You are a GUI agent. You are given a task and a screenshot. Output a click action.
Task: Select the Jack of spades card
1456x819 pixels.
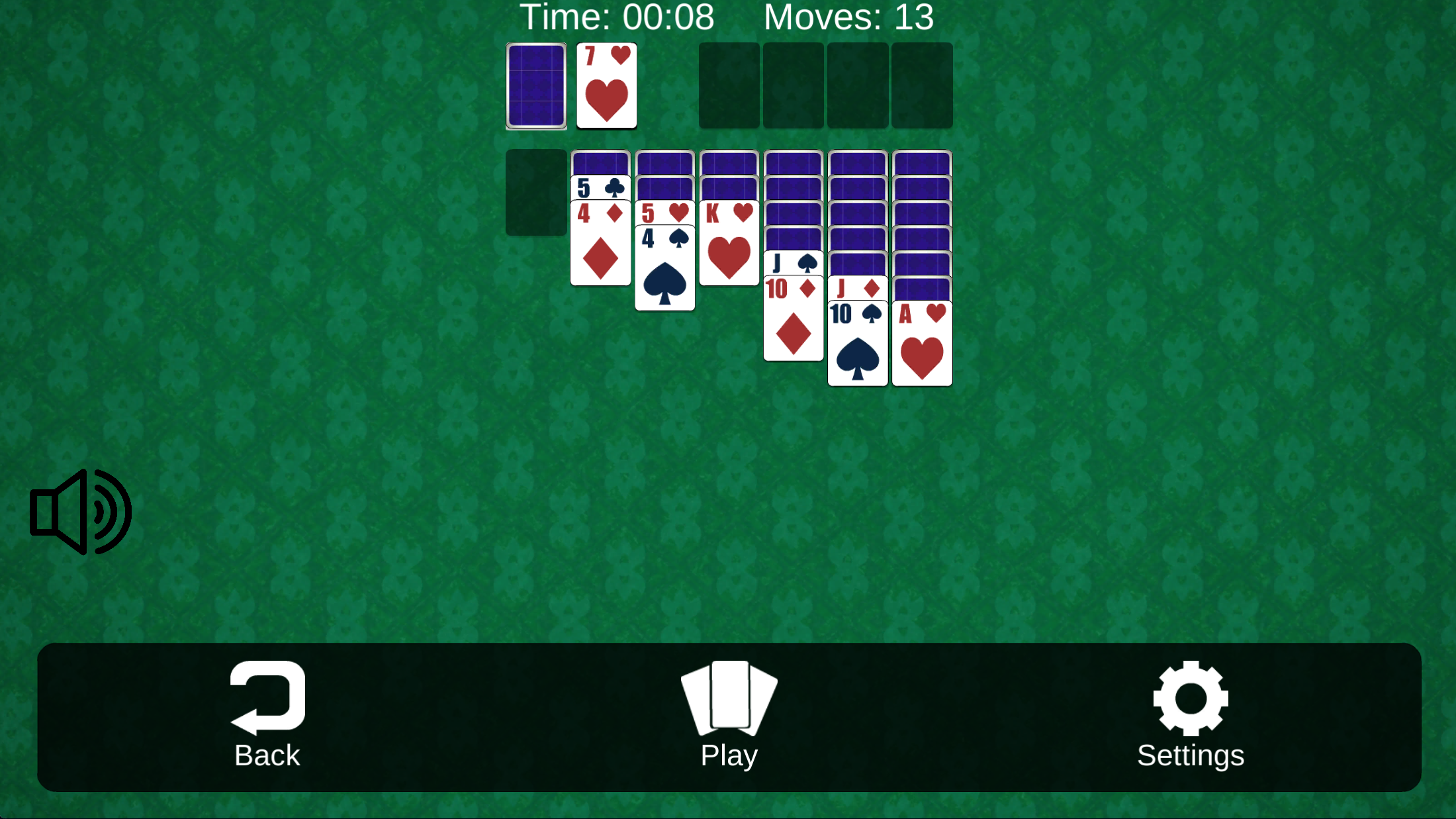[793, 263]
